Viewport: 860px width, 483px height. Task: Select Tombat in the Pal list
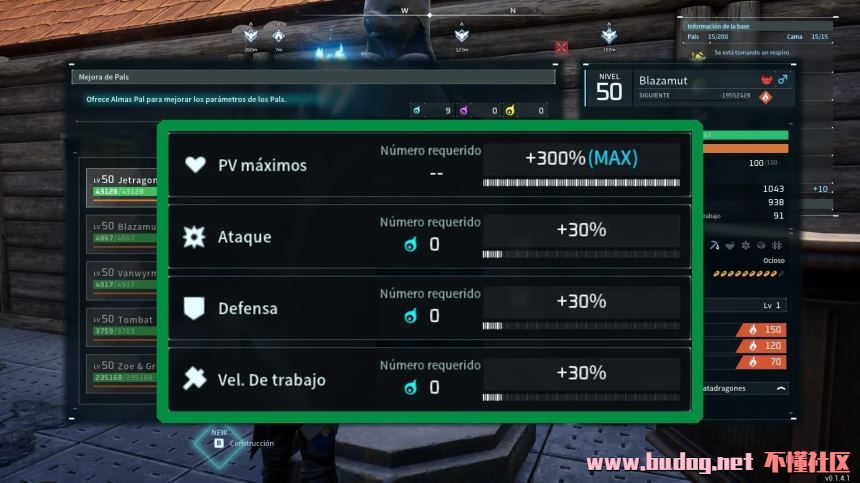[122, 324]
